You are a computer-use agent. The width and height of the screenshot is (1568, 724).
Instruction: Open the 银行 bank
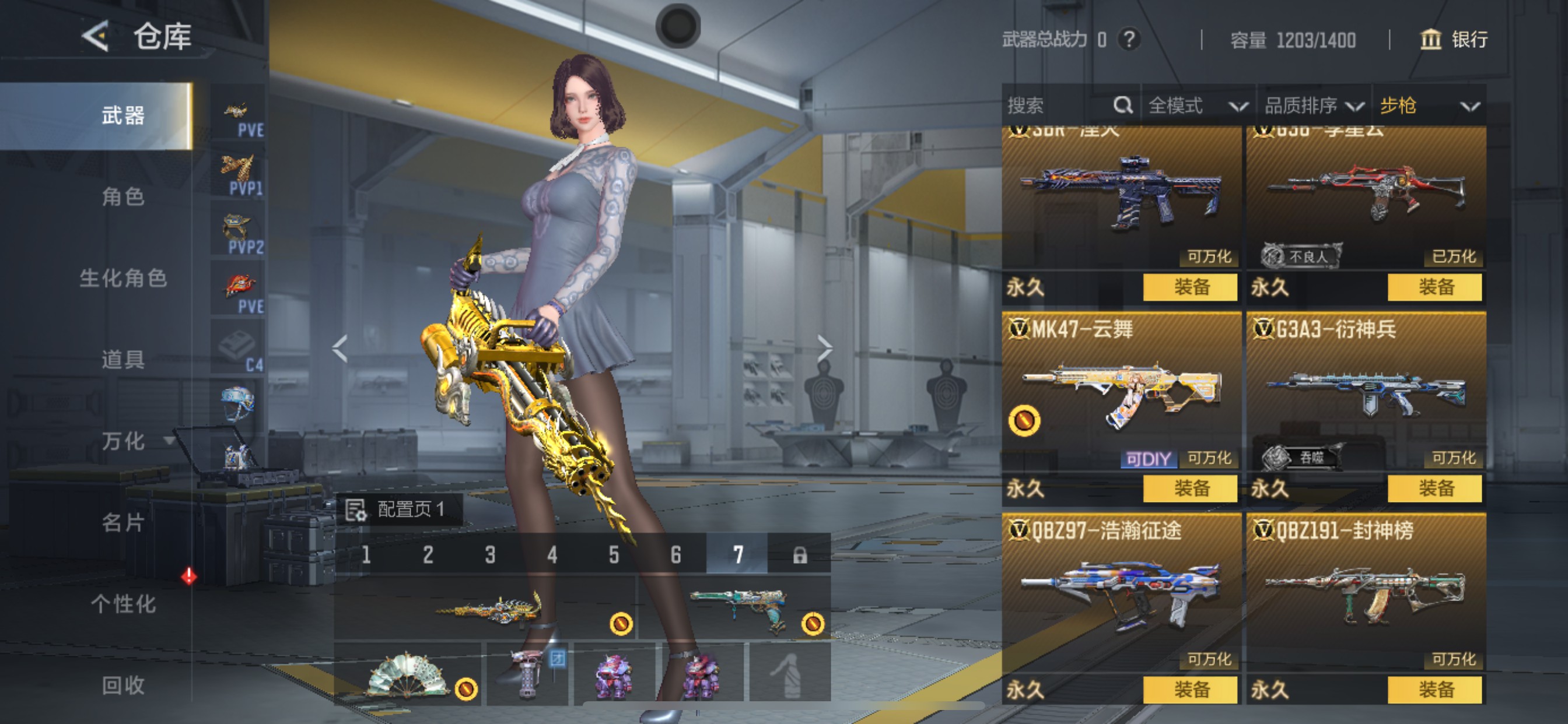click(1455, 40)
